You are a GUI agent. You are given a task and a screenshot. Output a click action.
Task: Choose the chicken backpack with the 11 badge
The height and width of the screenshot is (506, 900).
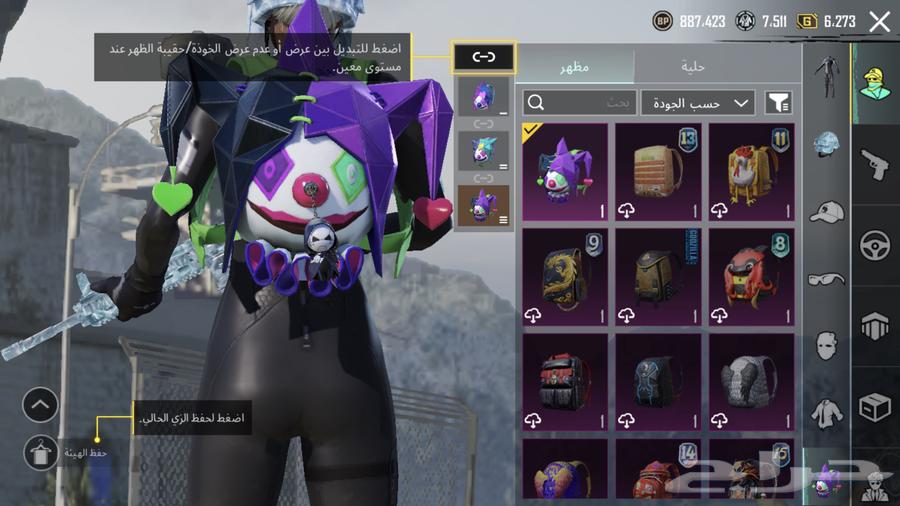tap(751, 171)
